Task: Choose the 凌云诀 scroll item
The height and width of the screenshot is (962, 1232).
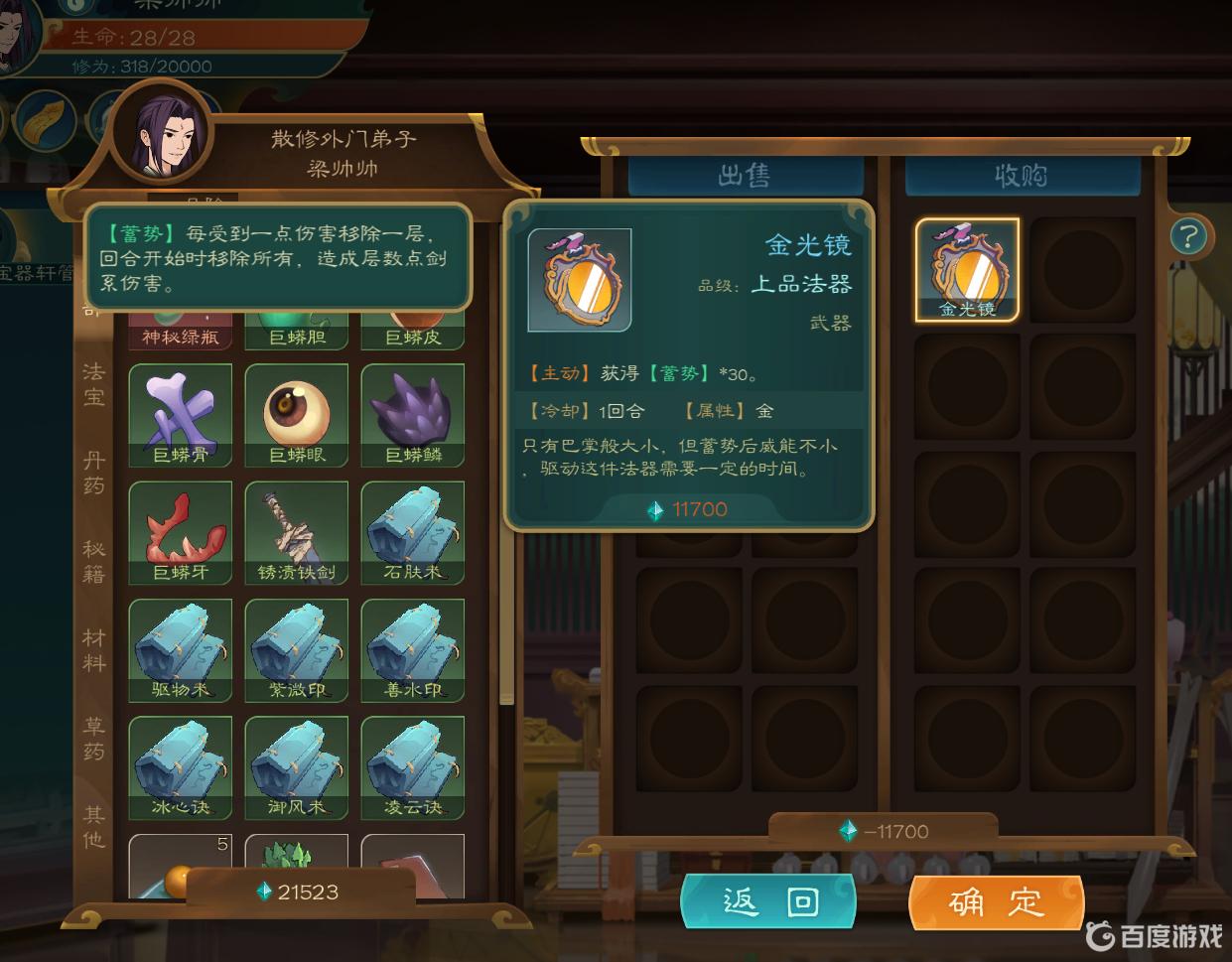Action: tap(413, 766)
